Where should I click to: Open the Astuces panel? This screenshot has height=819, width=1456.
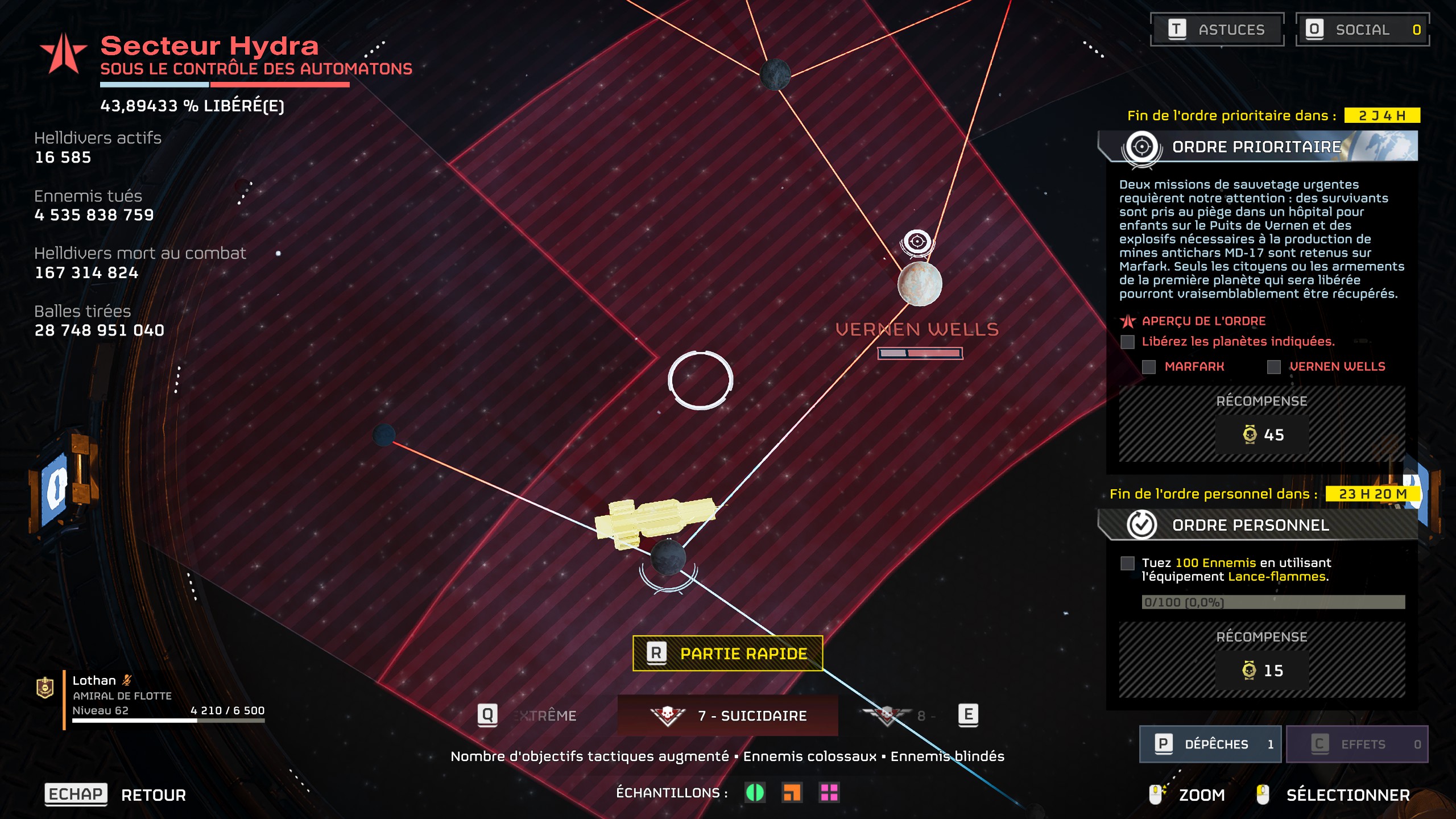1217,30
